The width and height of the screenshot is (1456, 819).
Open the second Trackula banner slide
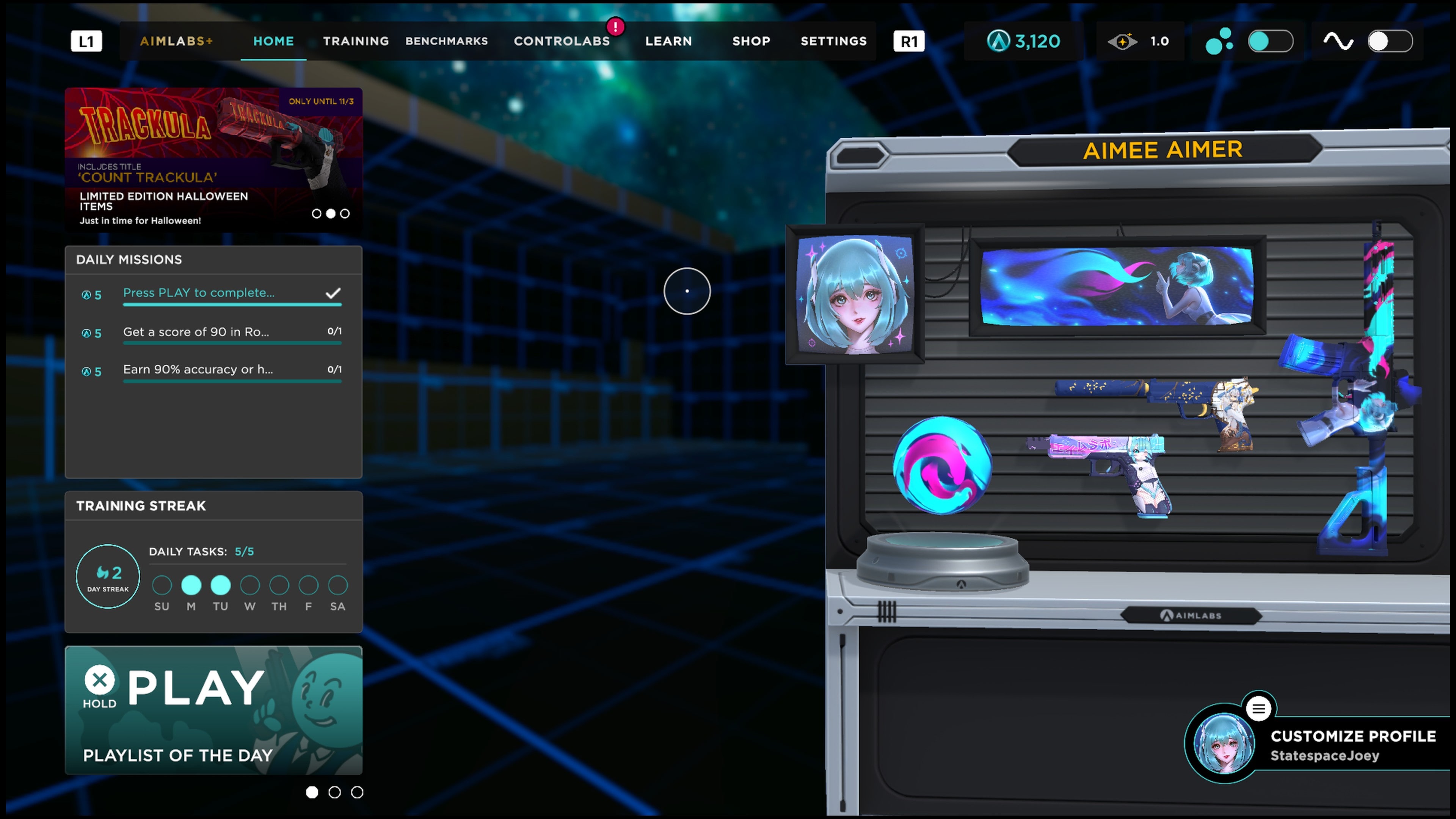point(331,213)
